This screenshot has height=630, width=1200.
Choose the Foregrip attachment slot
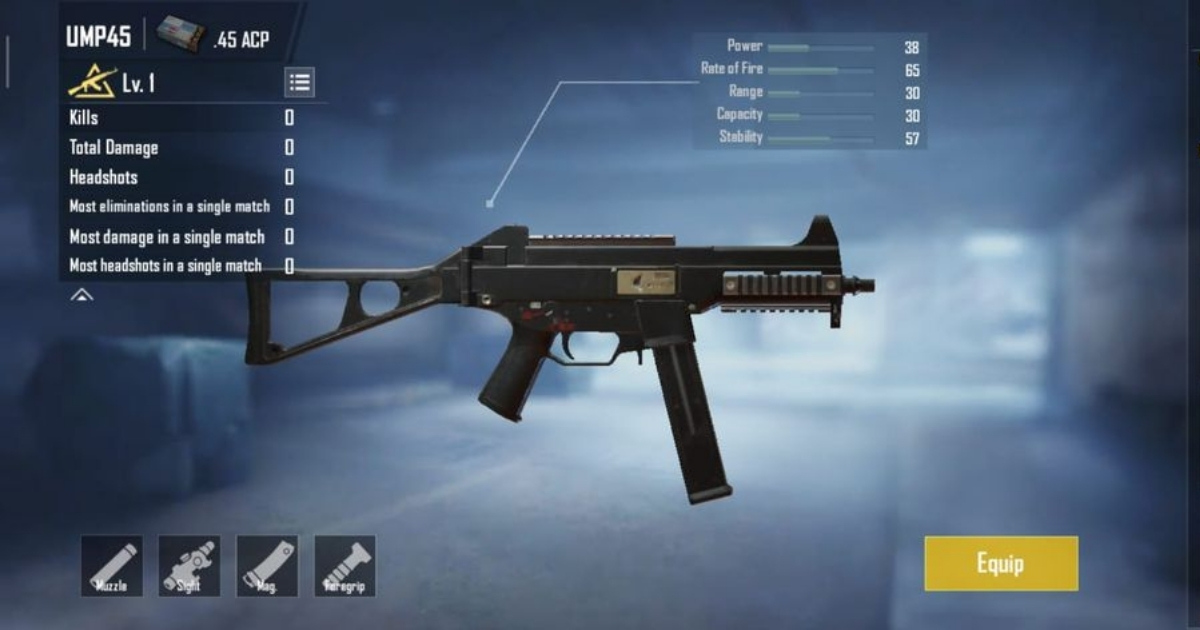(x=345, y=566)
